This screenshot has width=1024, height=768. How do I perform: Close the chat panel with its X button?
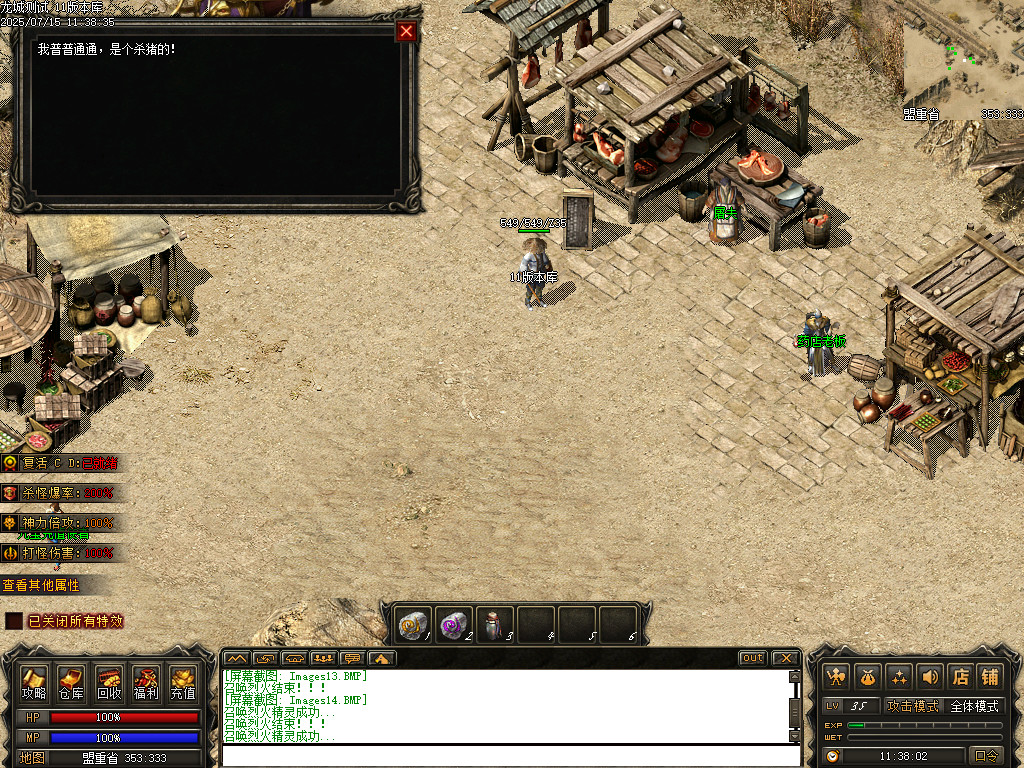tap(786, 658)
